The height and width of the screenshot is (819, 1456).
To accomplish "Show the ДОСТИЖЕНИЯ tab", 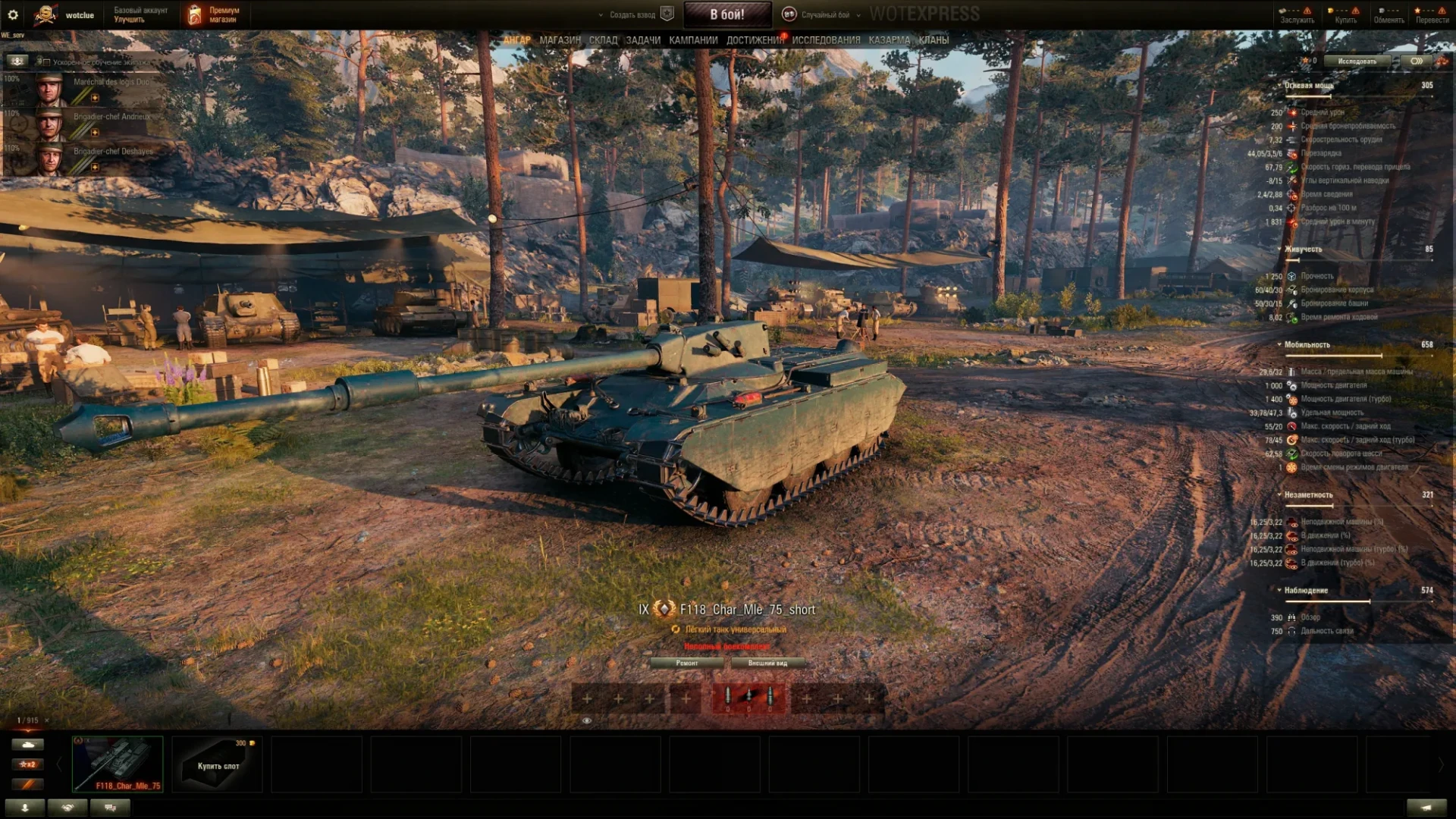I will [x=755, y=40].
